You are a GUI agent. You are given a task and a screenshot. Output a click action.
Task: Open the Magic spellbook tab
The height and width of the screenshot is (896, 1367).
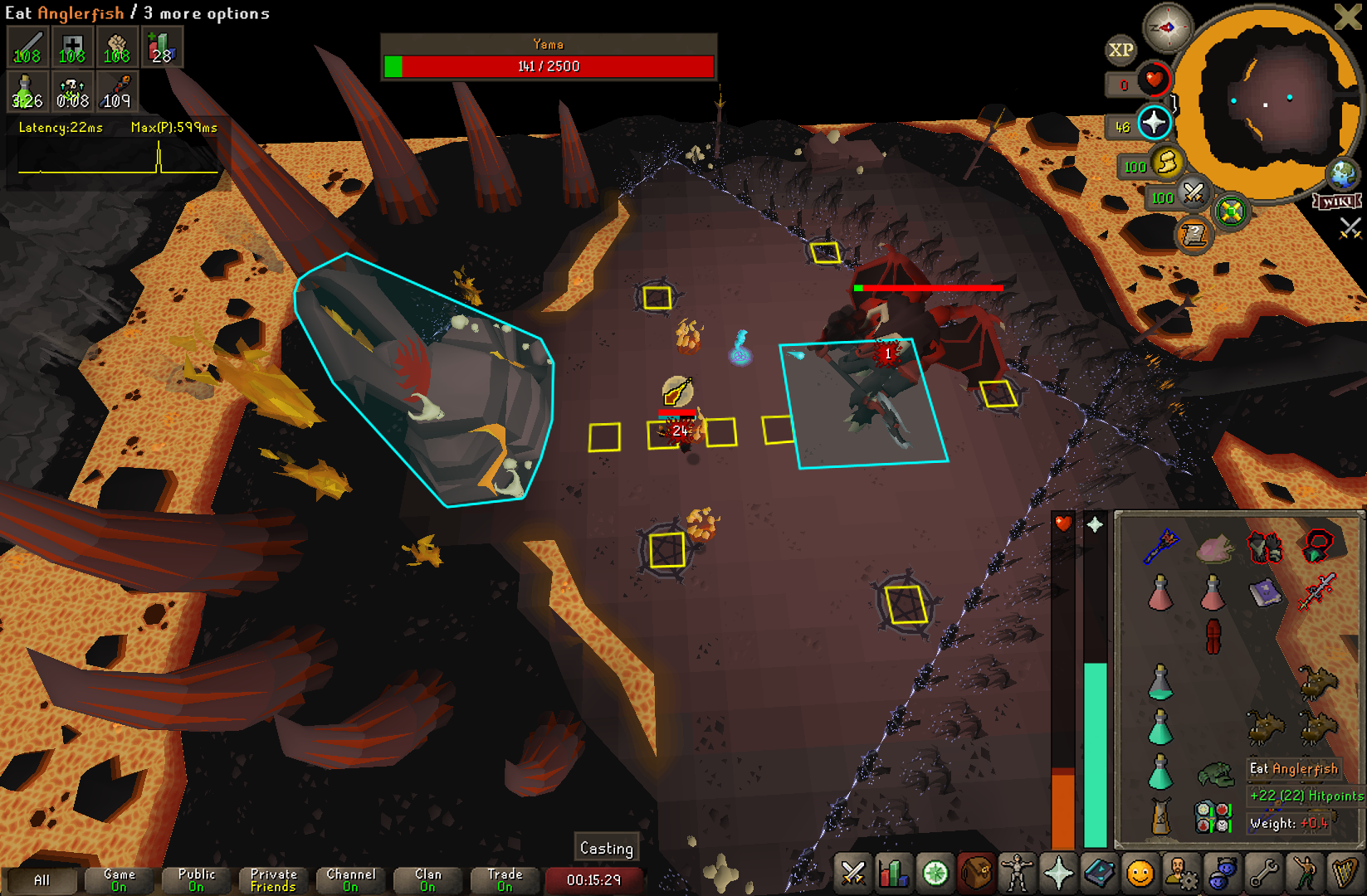1099,874
